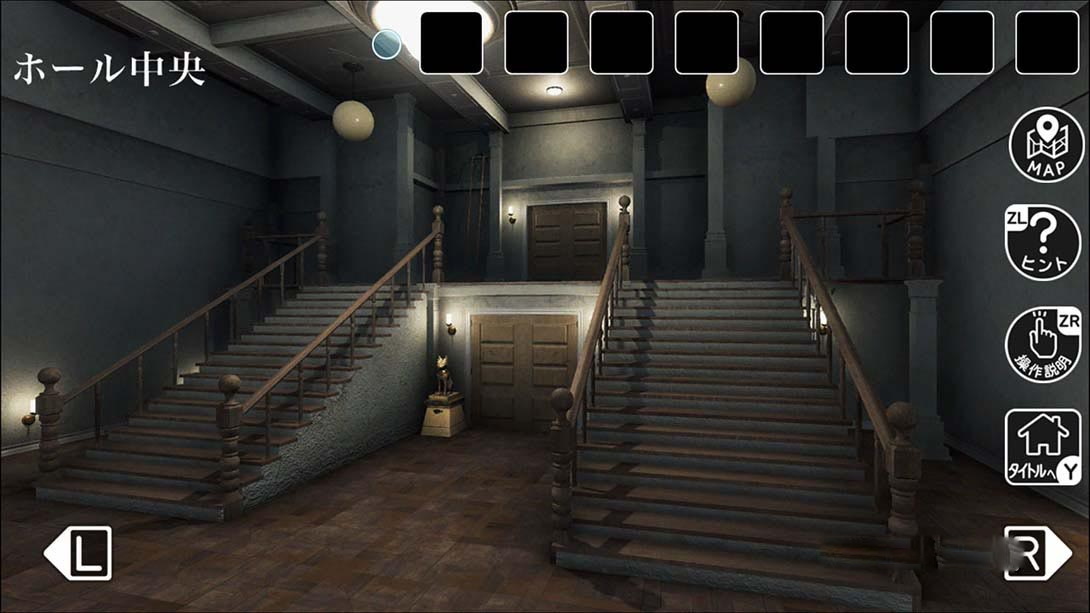1090x613 pixels.
Task: Open the 操作説明 controls guide
Action: 1043,345
